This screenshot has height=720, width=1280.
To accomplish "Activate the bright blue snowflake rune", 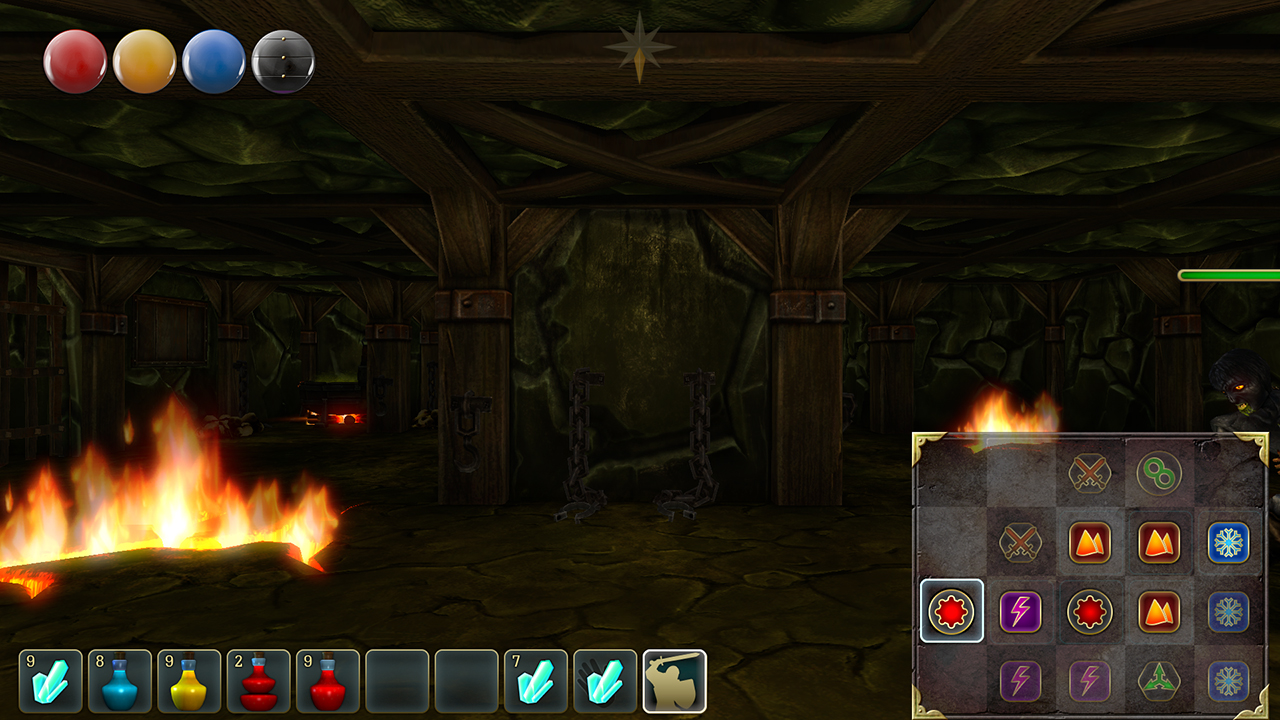I will pyautogui.click(x=1228, y=543).
